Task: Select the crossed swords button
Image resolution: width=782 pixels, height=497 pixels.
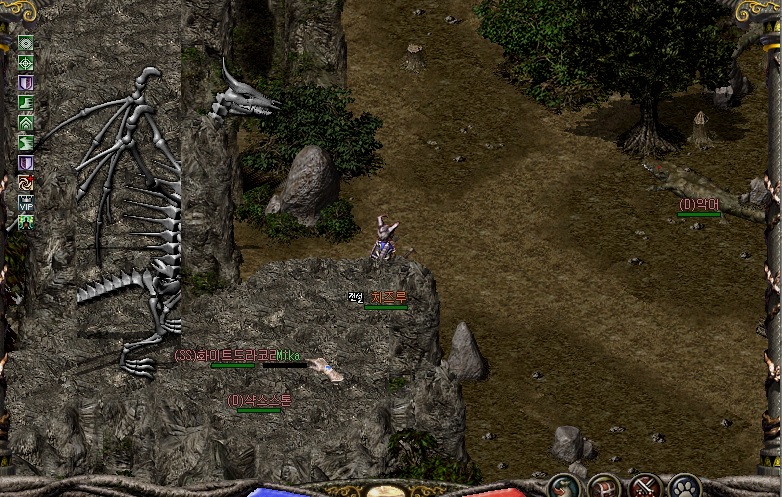Action: (645, 488)
